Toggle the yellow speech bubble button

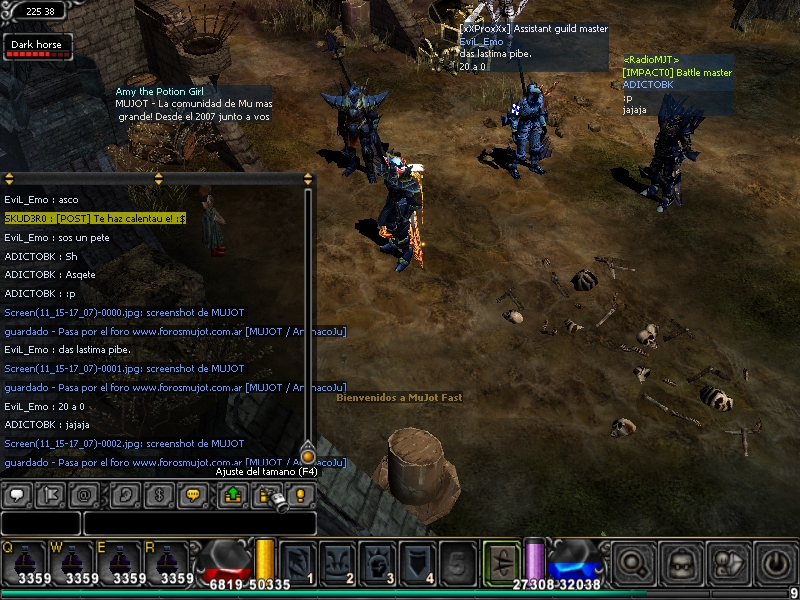pyautogui.click(x=194, y=495)
